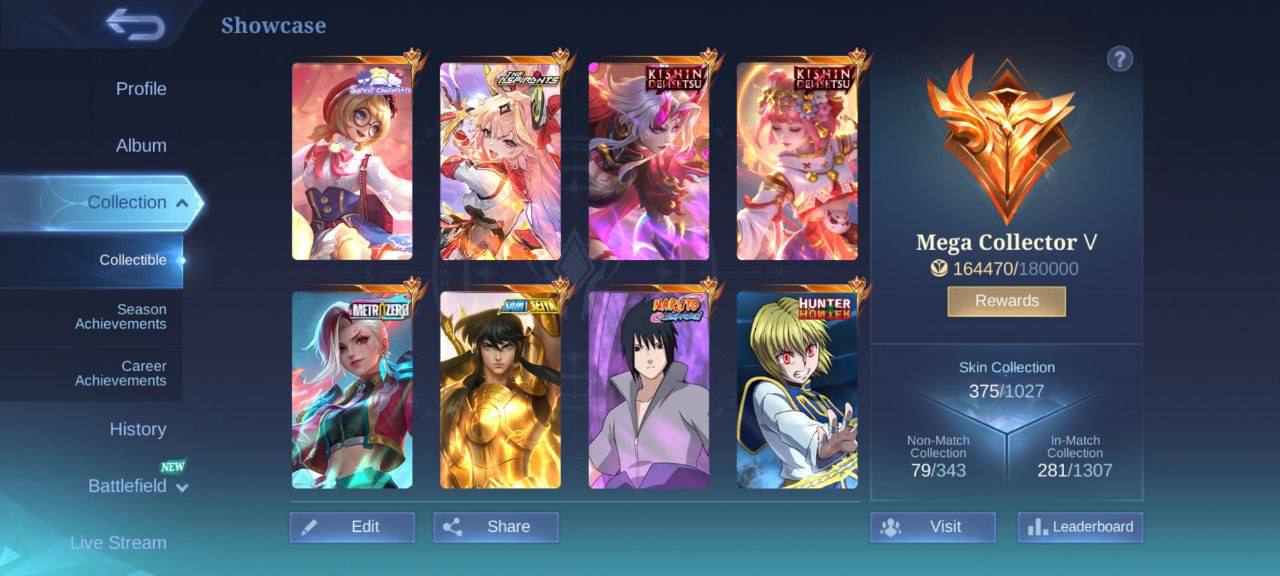1280x576 pixels.
Task: Select the Hunter x Hunter skin card
Action: coord(797,390)
